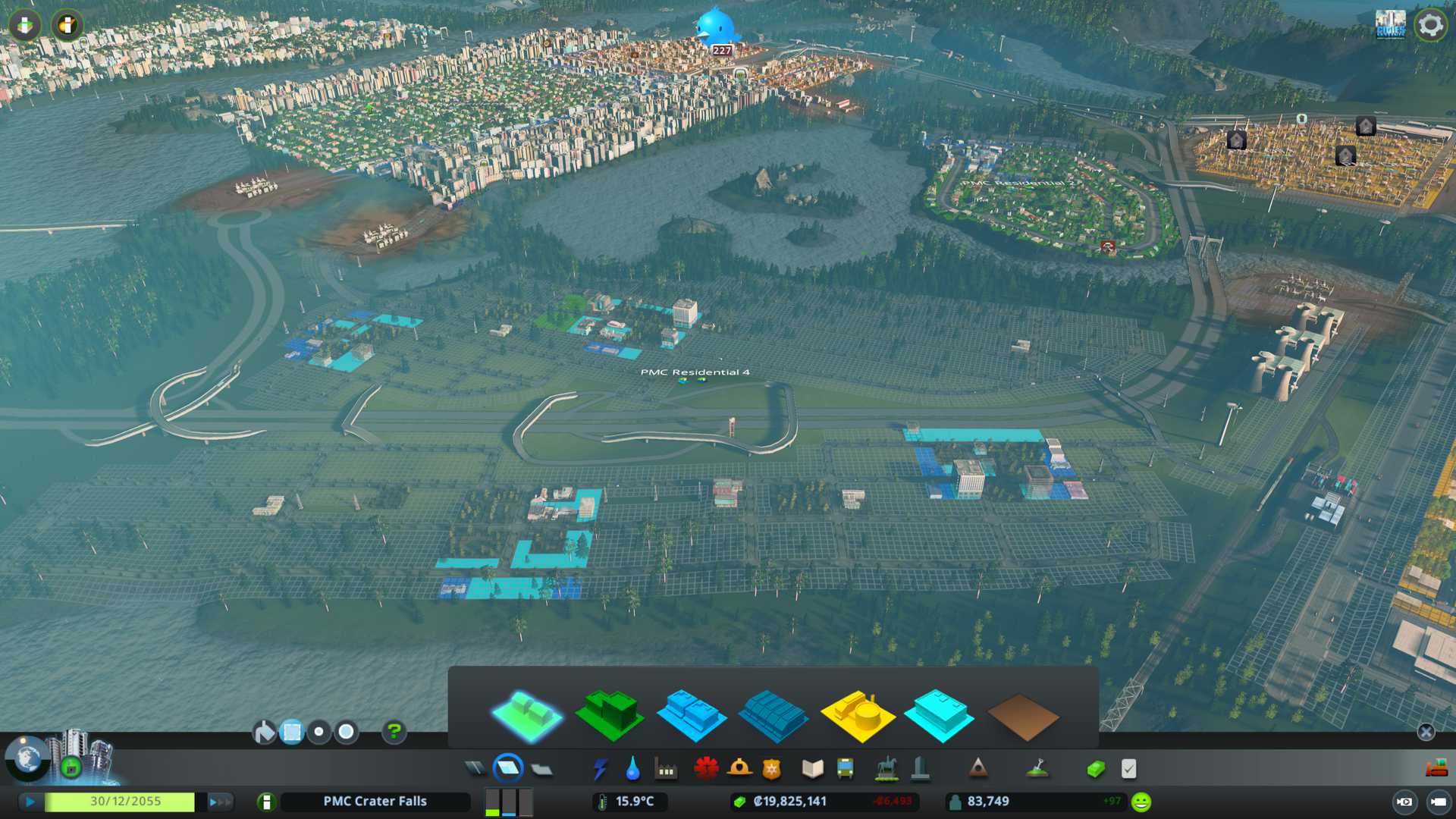Screen dimensions: 1456x819
Task: Choose the cyan office zone
Action: (939, 715)
